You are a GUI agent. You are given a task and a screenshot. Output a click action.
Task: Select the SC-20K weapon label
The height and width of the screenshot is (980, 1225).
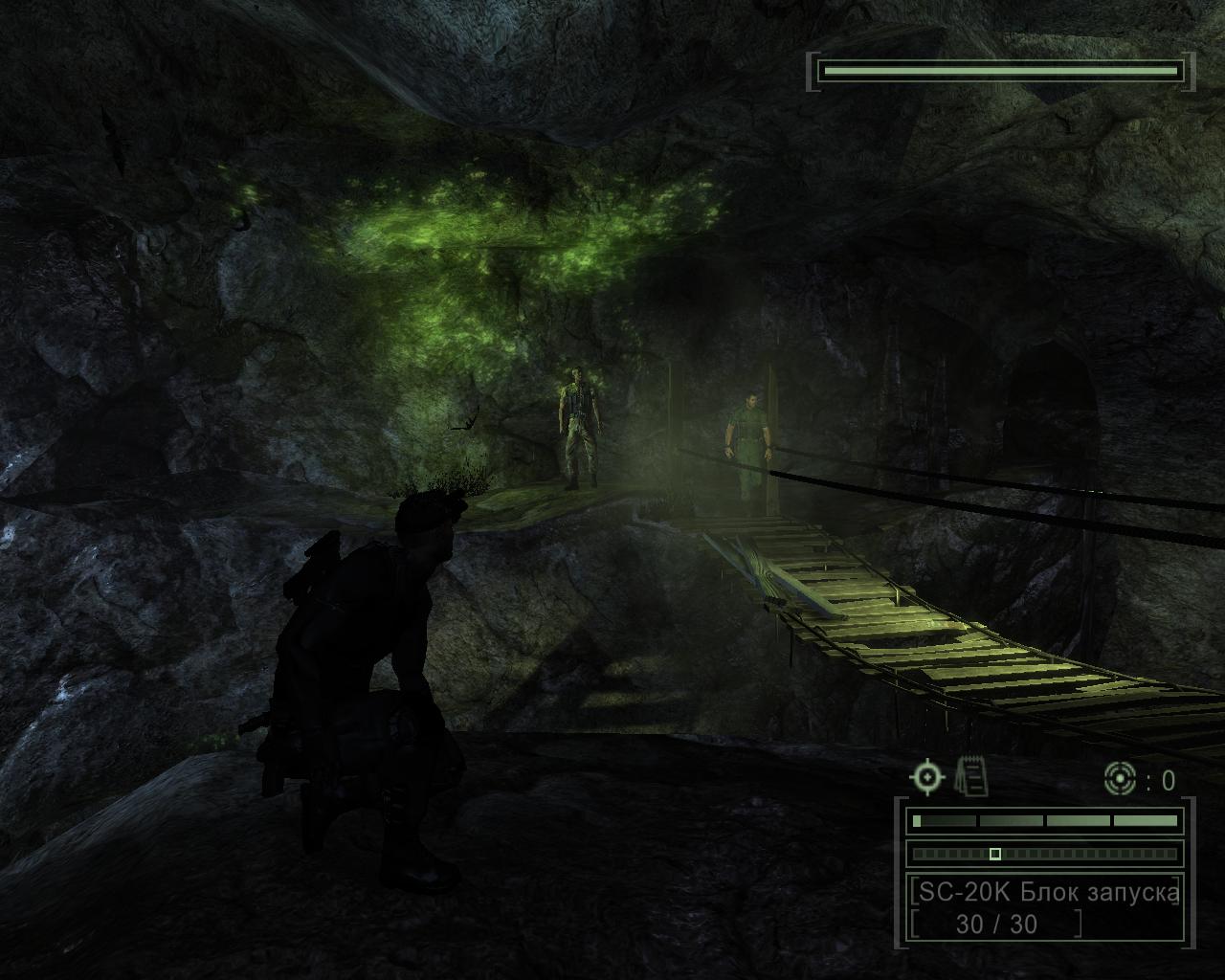coord(1045,892)
